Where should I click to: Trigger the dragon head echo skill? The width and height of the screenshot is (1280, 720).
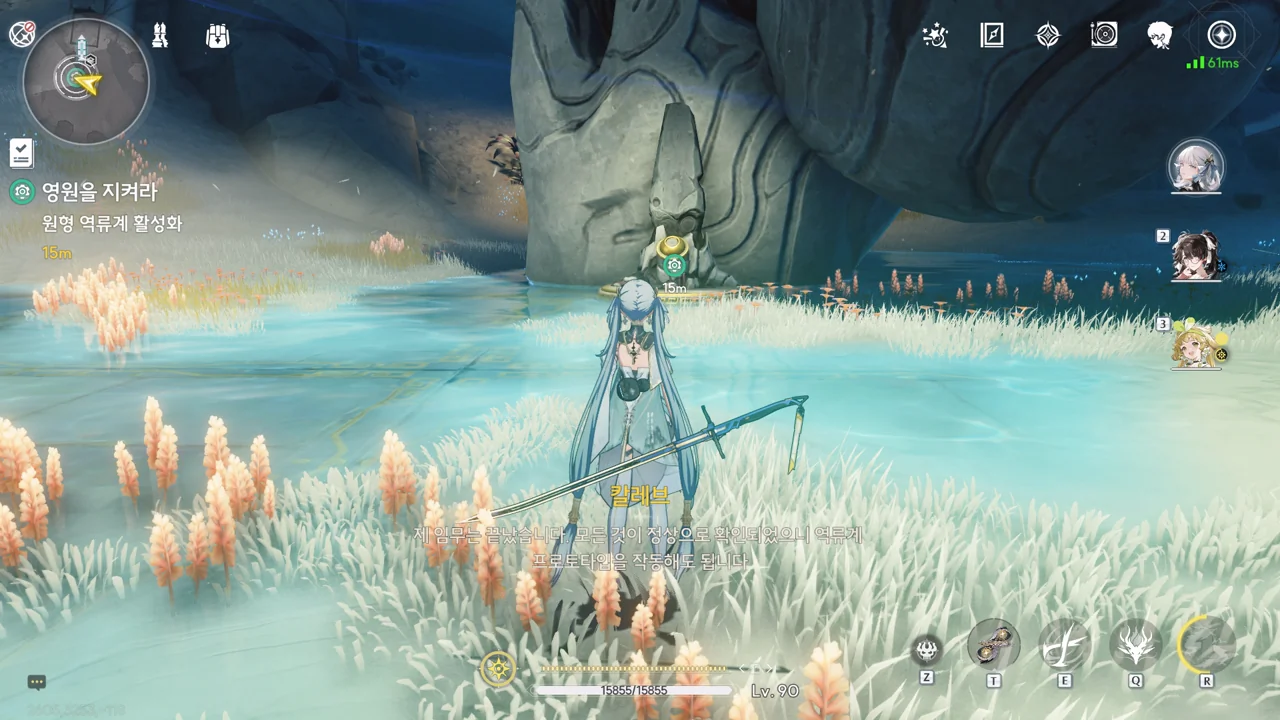[x=1135, y=645]
